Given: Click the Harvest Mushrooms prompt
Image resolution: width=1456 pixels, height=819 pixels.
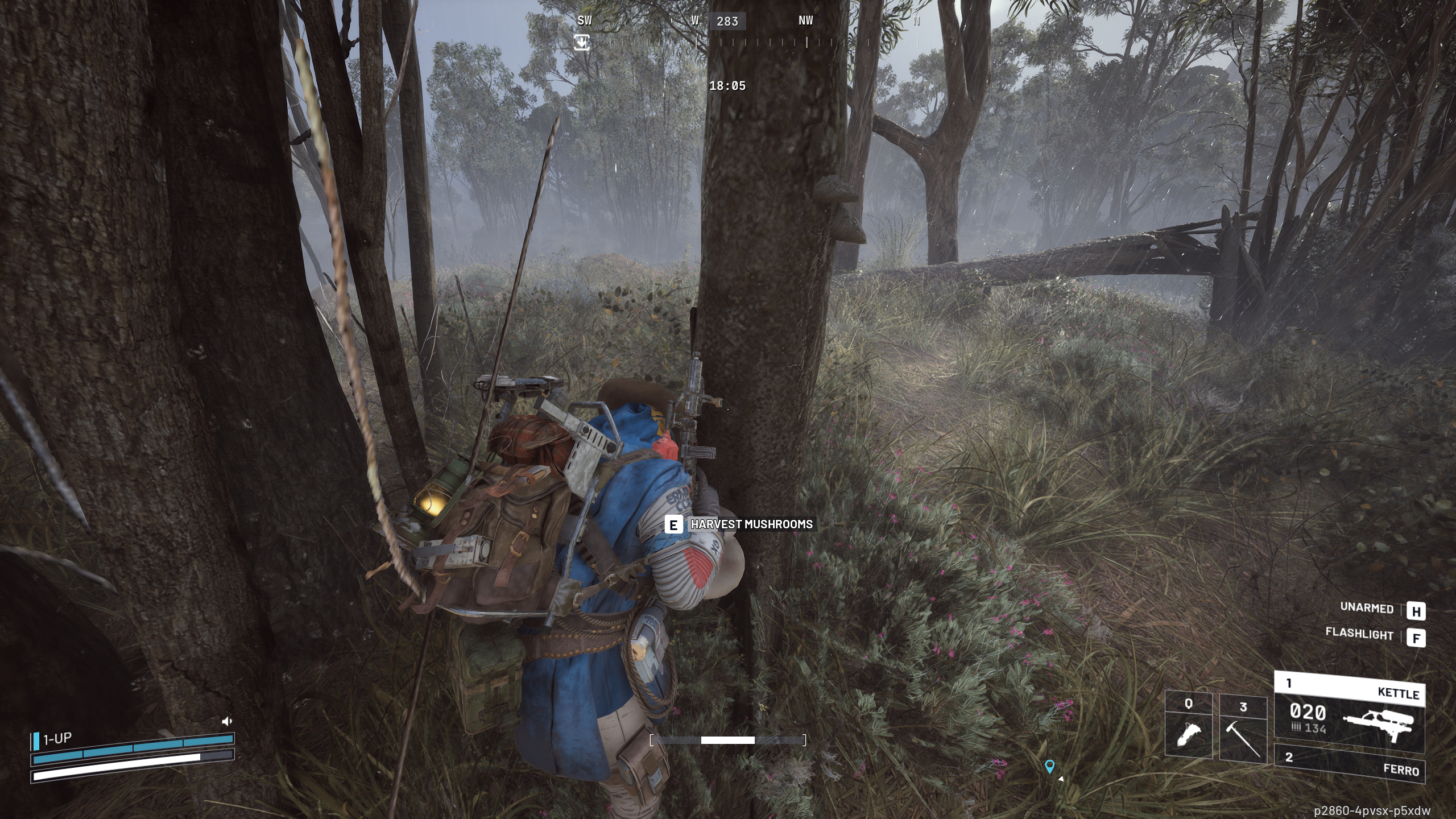Looking at the screenshot, I should (x=751, y=525).
